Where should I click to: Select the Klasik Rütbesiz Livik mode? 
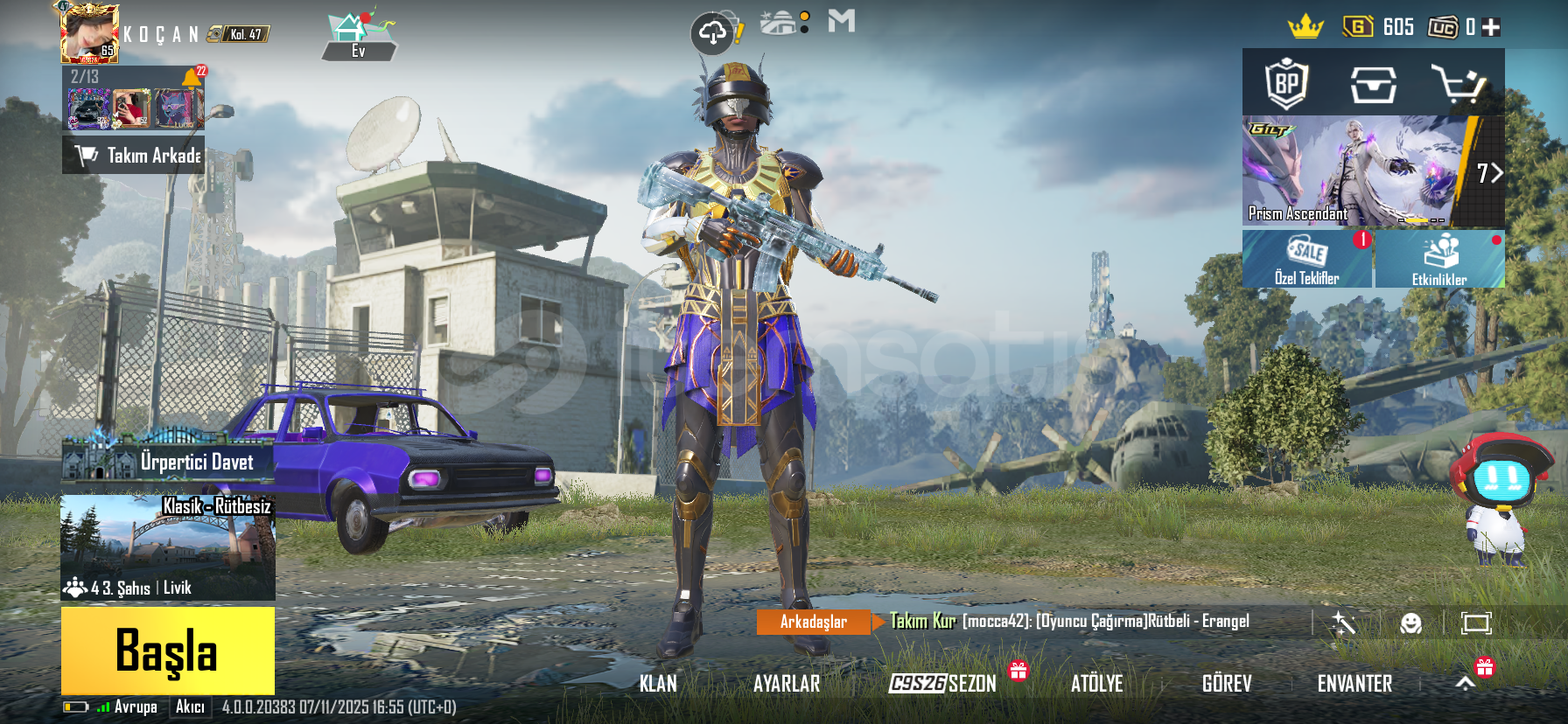168,547
